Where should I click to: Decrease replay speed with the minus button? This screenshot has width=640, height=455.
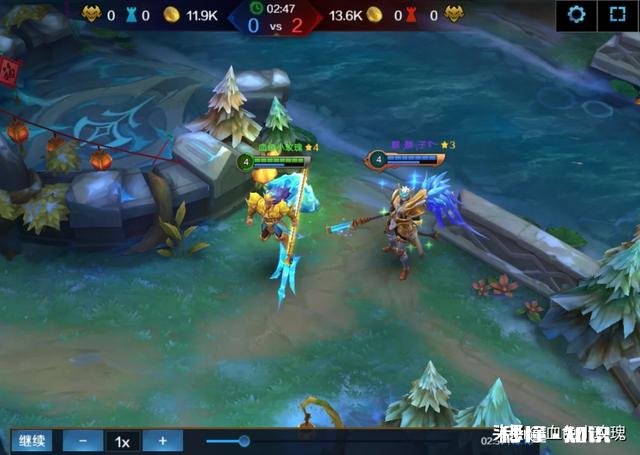point(83,441)
